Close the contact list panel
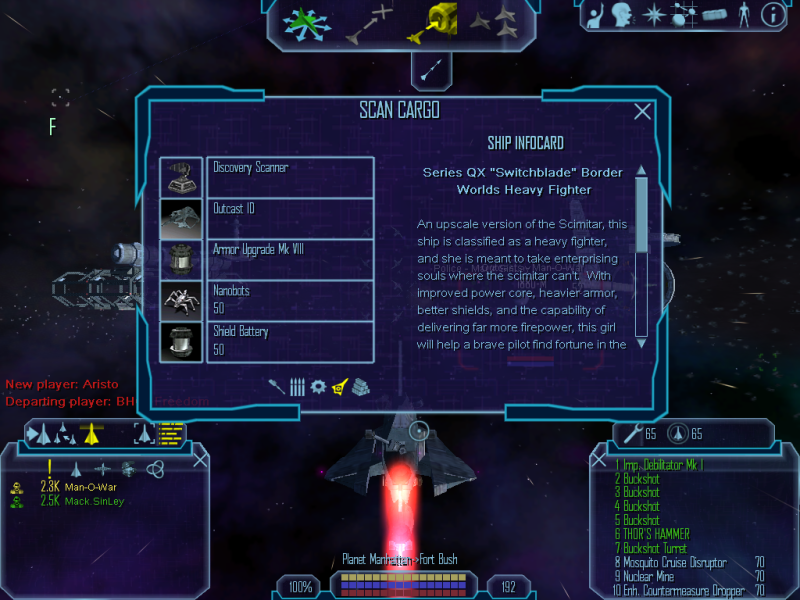The height and width of the screenshot is (600, 800). pos(200,459)
